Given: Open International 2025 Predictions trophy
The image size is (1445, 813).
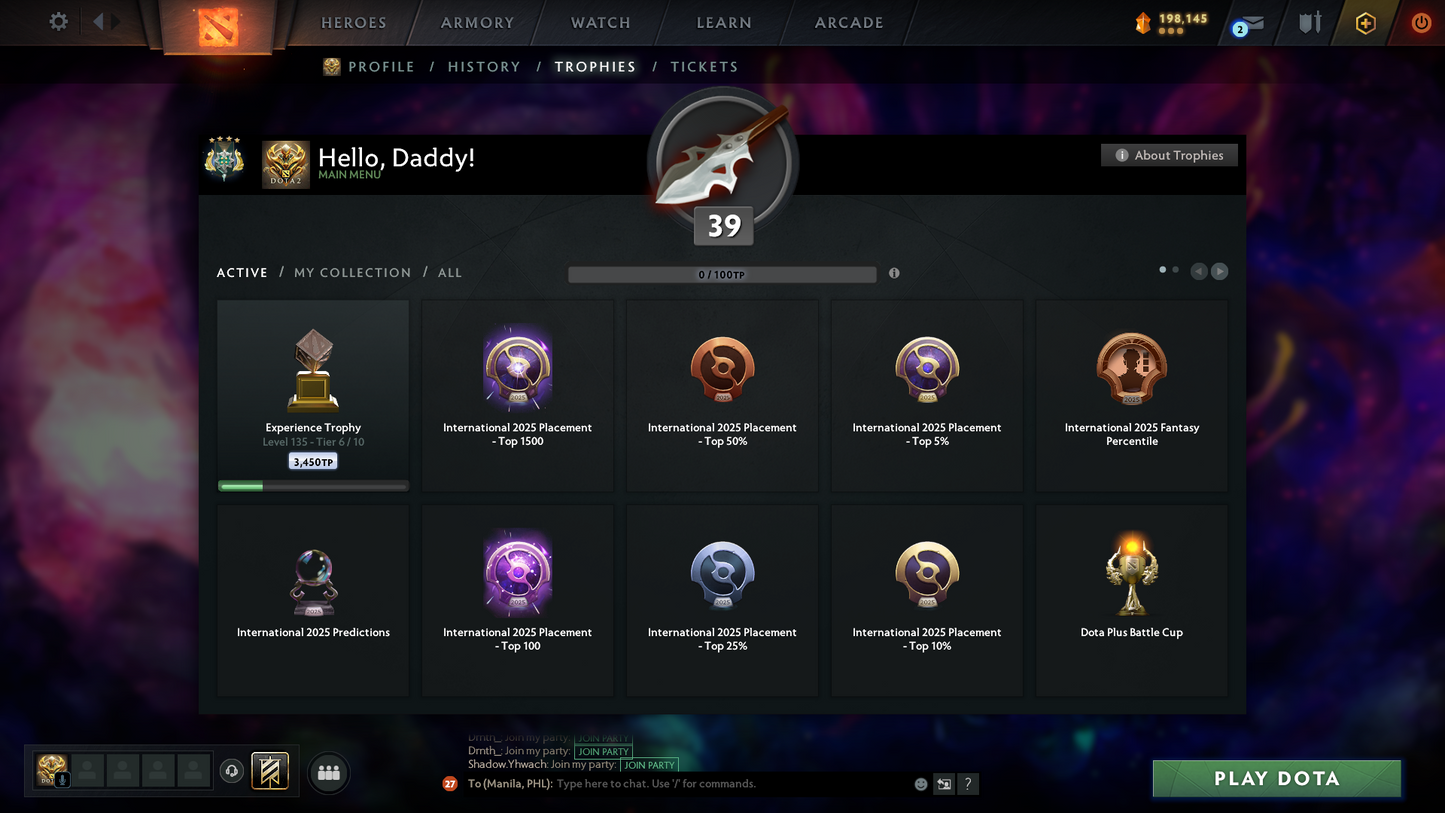Looking at the screenshot, I should pyautogui.click(x=313, y=600).
